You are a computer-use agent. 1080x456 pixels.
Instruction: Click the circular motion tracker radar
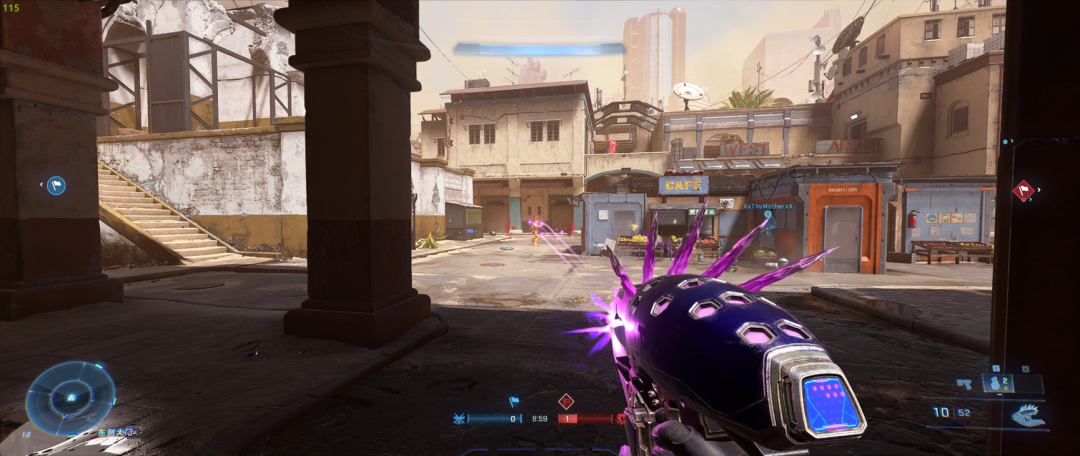(70, 398)
